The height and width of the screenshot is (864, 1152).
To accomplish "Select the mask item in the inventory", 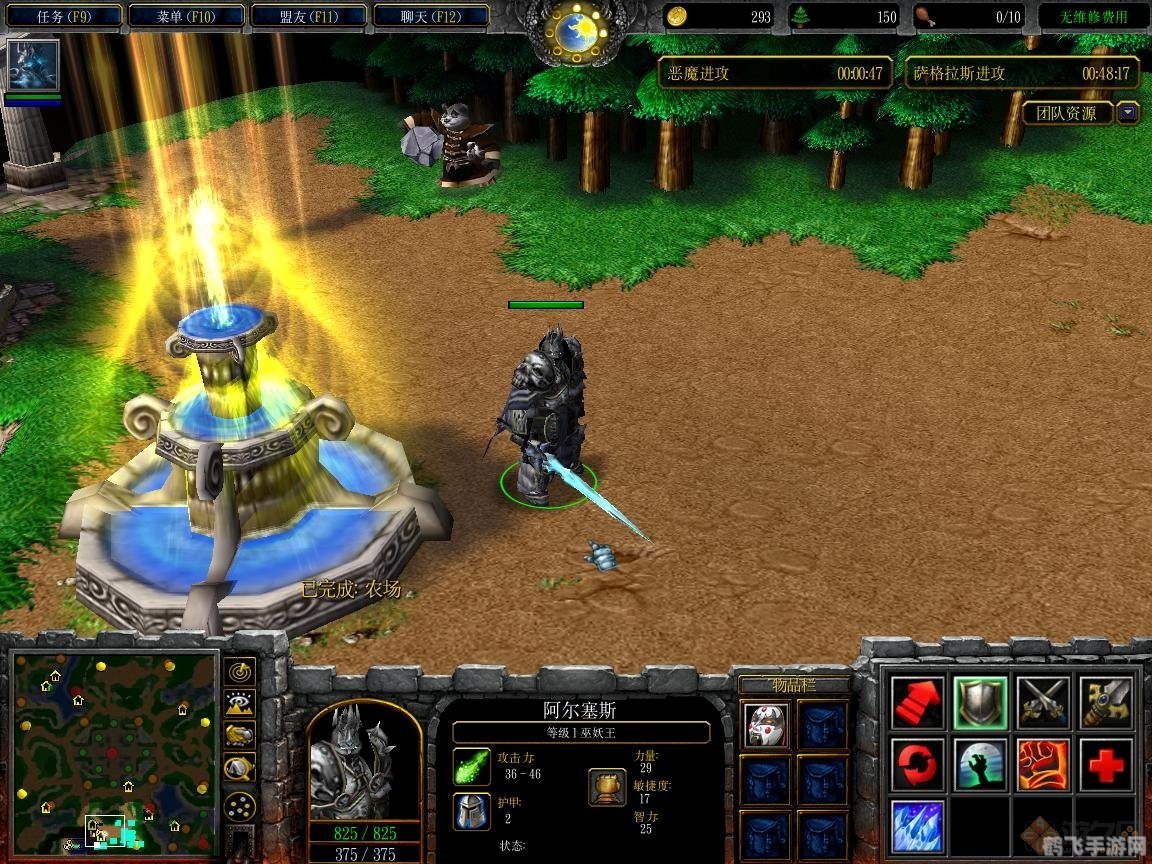I will point(766,725).
